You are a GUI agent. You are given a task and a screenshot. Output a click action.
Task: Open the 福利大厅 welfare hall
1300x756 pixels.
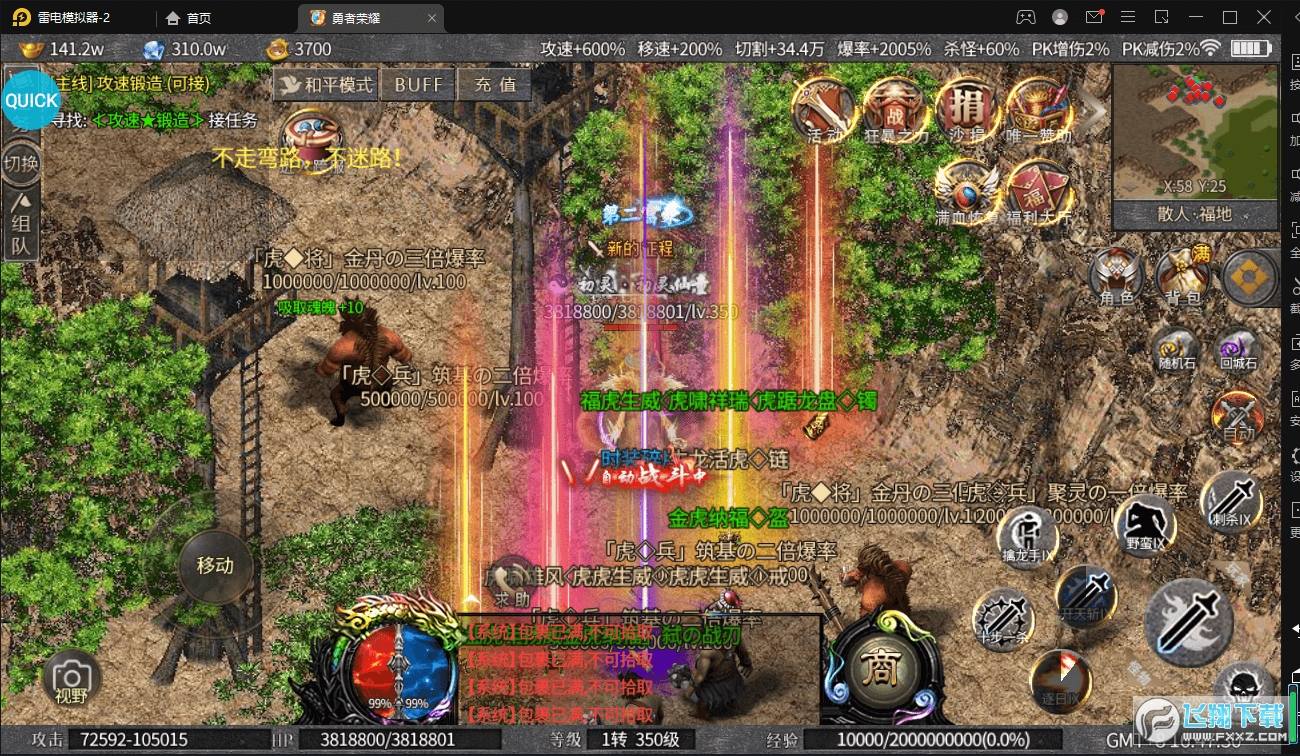(1039, 190)
